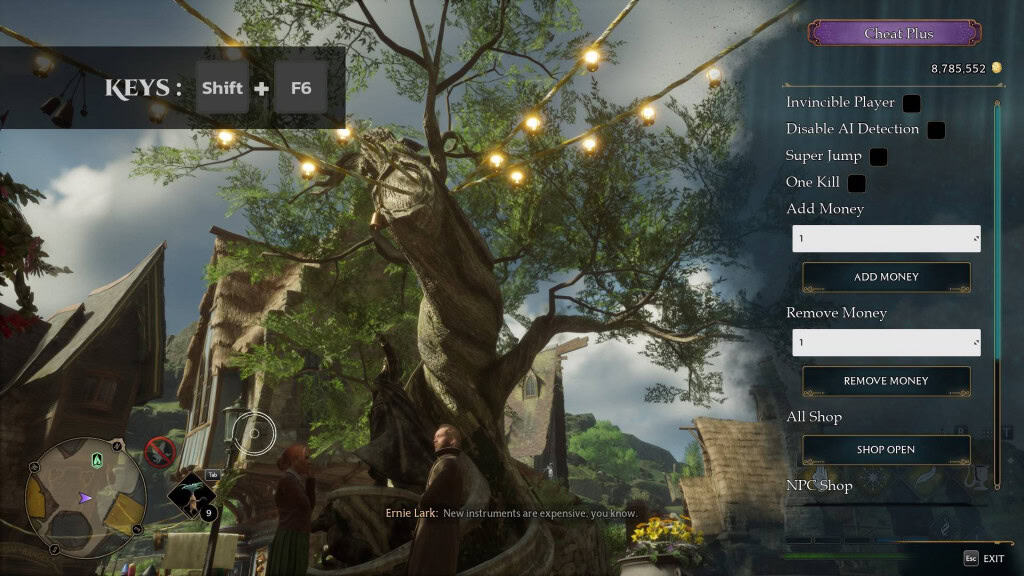
Task: Turn on the Super Jump checkbox
Action: [x=878, y=157]
